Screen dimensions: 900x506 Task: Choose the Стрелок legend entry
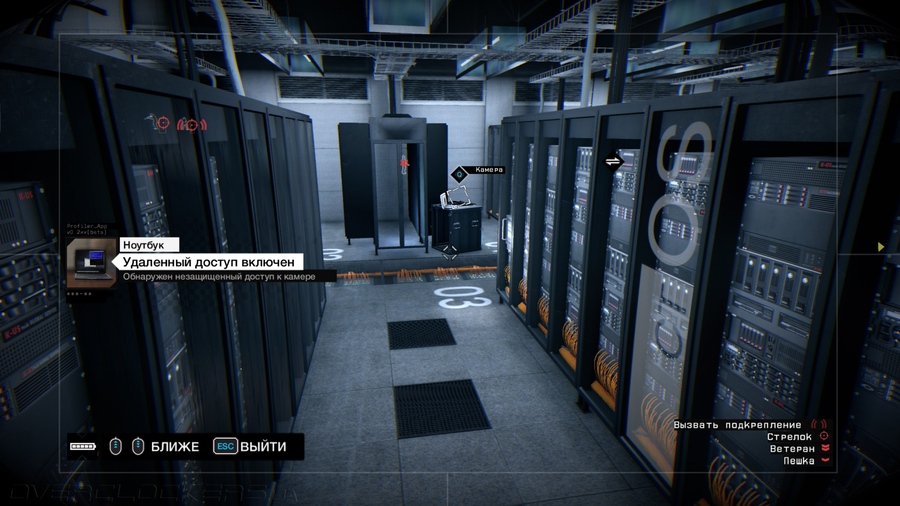pyautogui.click(x=795, y=436)
